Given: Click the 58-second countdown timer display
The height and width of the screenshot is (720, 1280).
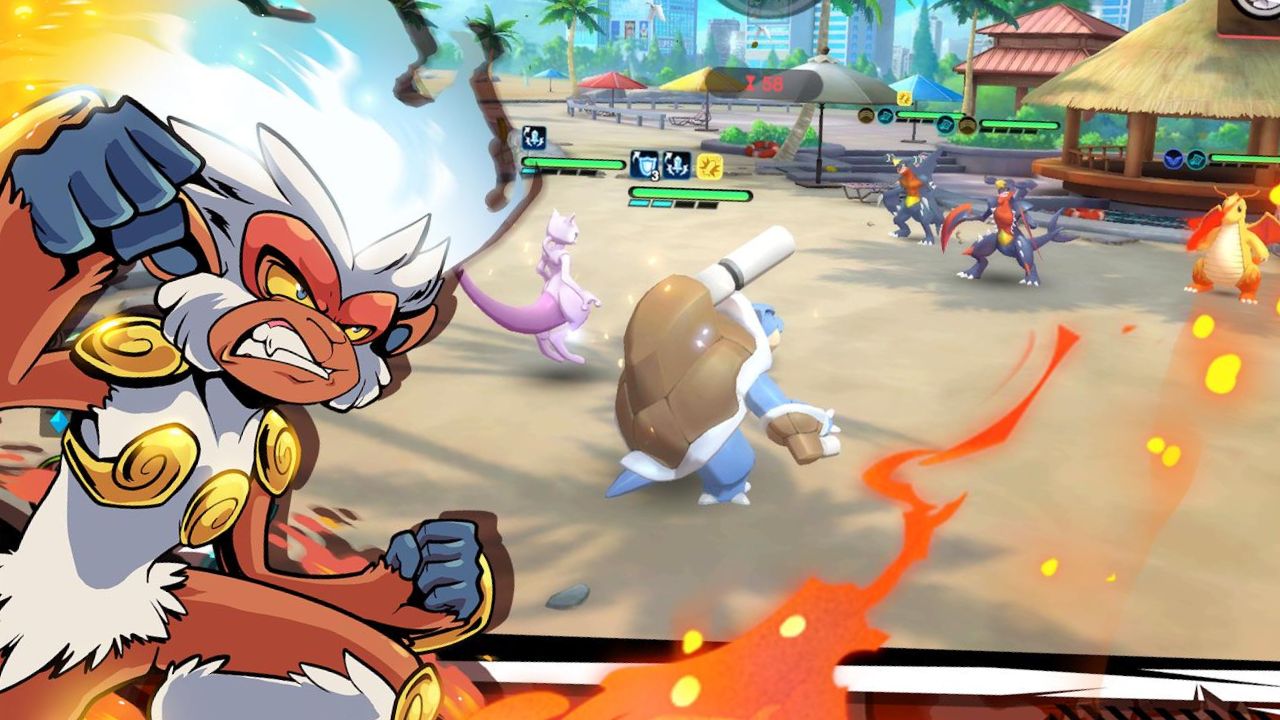Looking at the screenshot, I should pos(764,84).
